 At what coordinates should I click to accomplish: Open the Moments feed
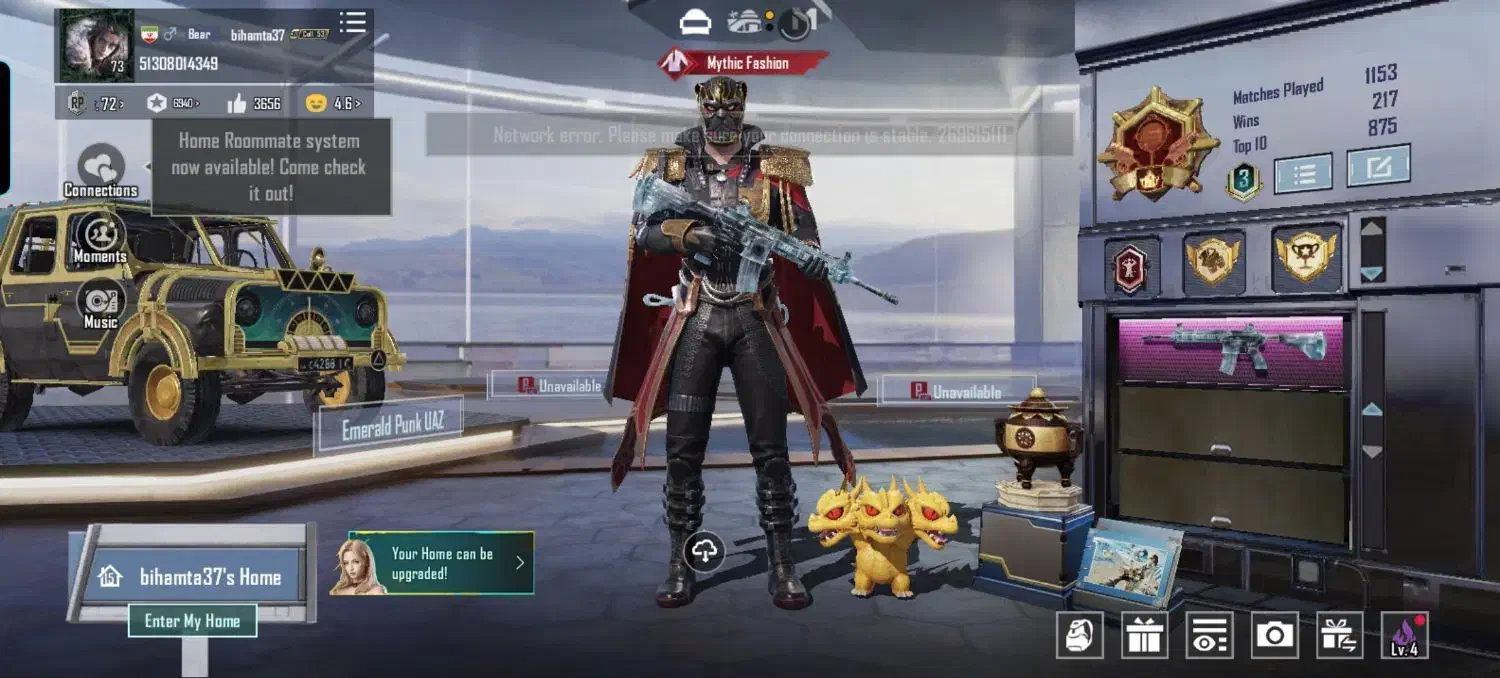click(100, 235)
